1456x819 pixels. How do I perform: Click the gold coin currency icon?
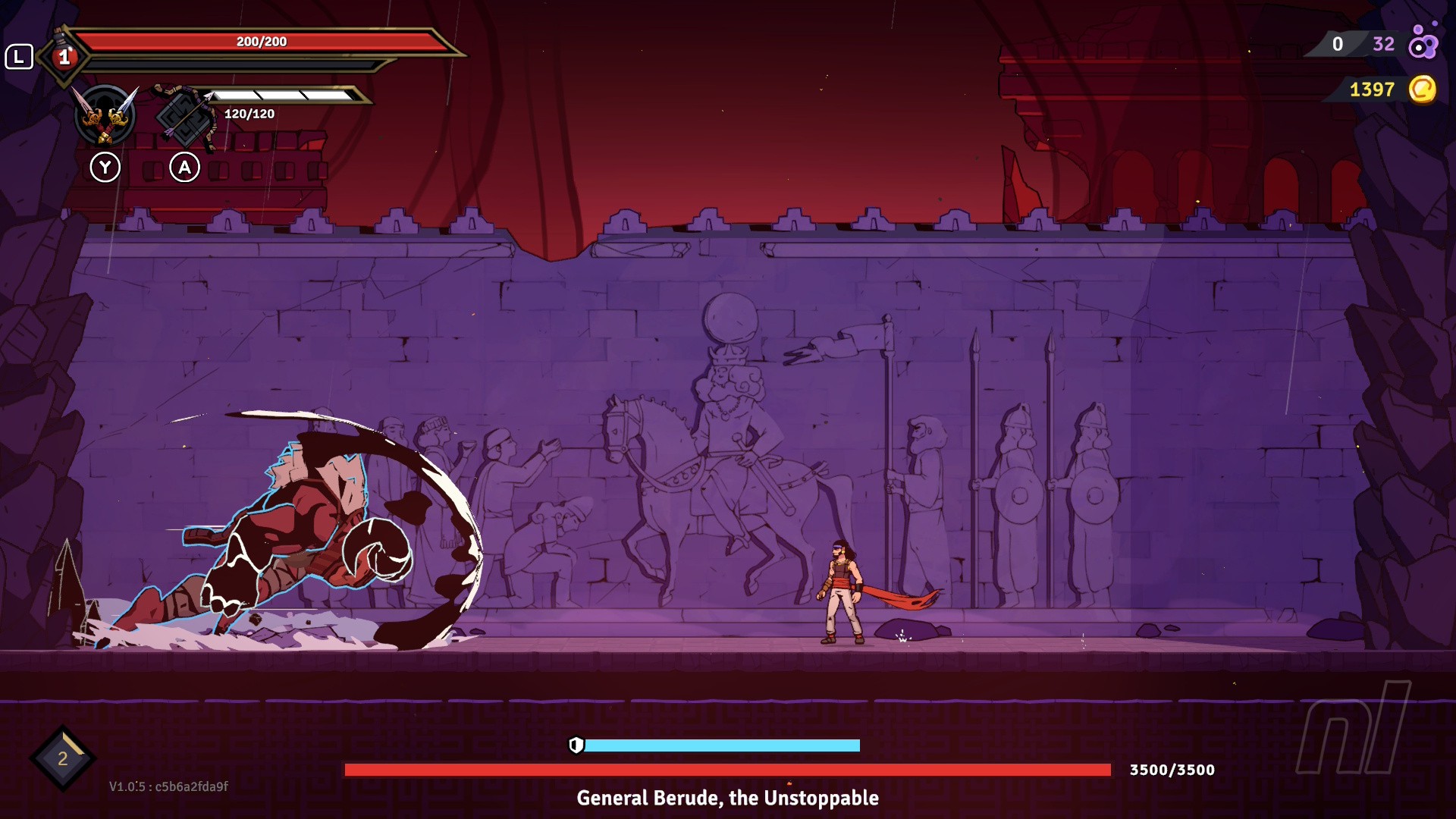pos(1422,89)
